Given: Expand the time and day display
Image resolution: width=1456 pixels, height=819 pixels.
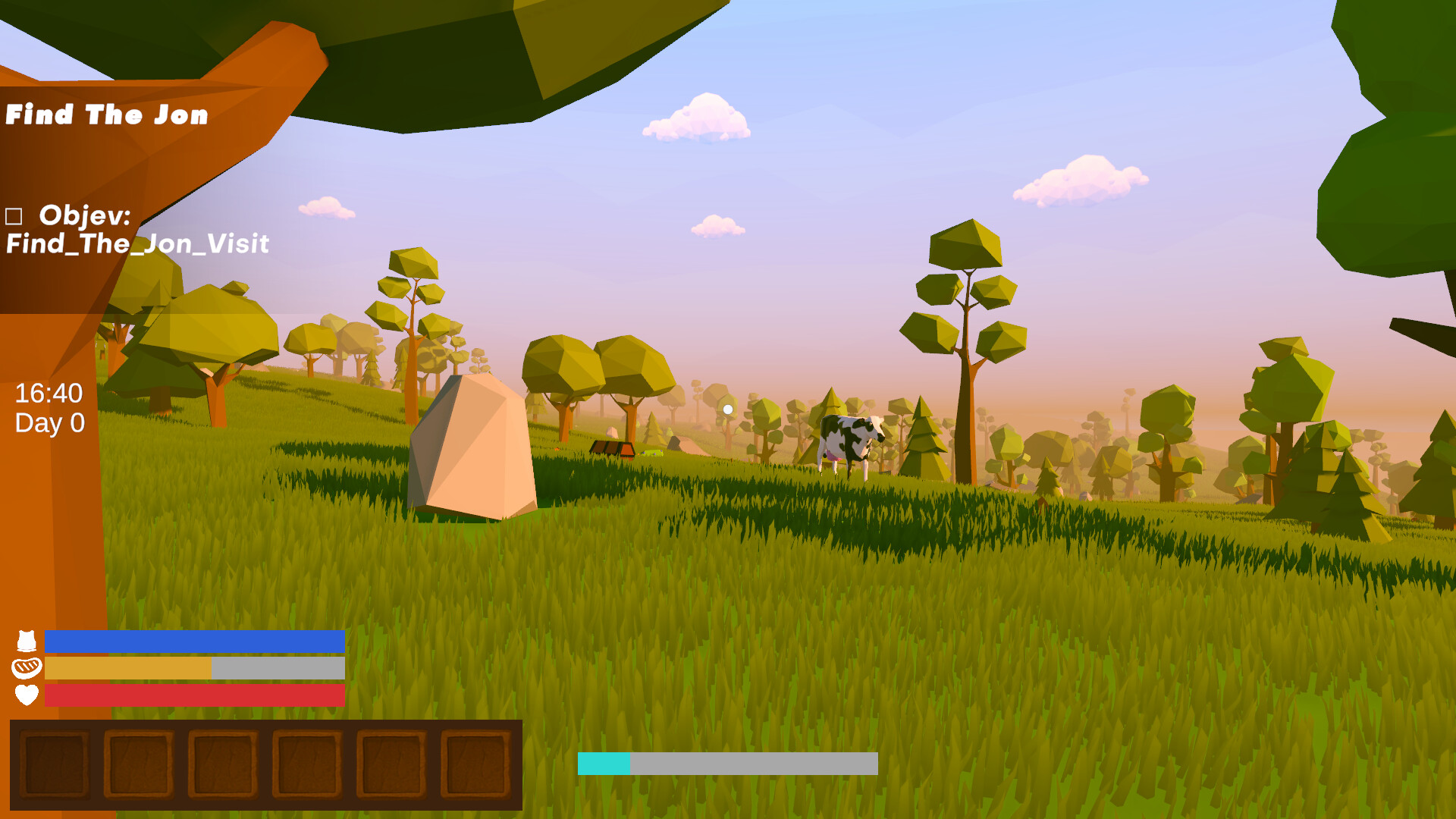Looking at the screenshot, I should coord(49,407).
